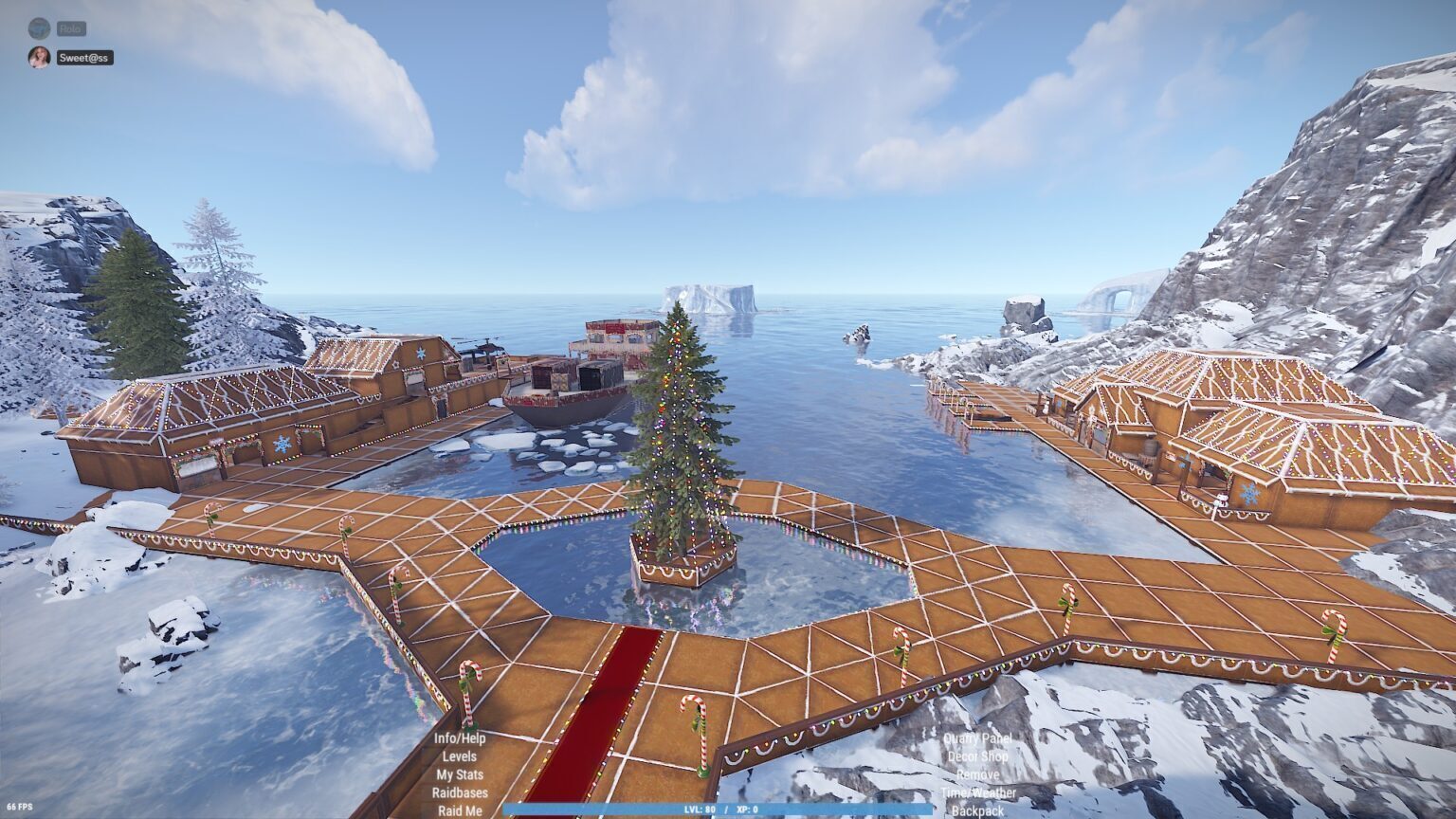Open the Raidbases menu
This screenshot has width=1456, height=819.
460,792
